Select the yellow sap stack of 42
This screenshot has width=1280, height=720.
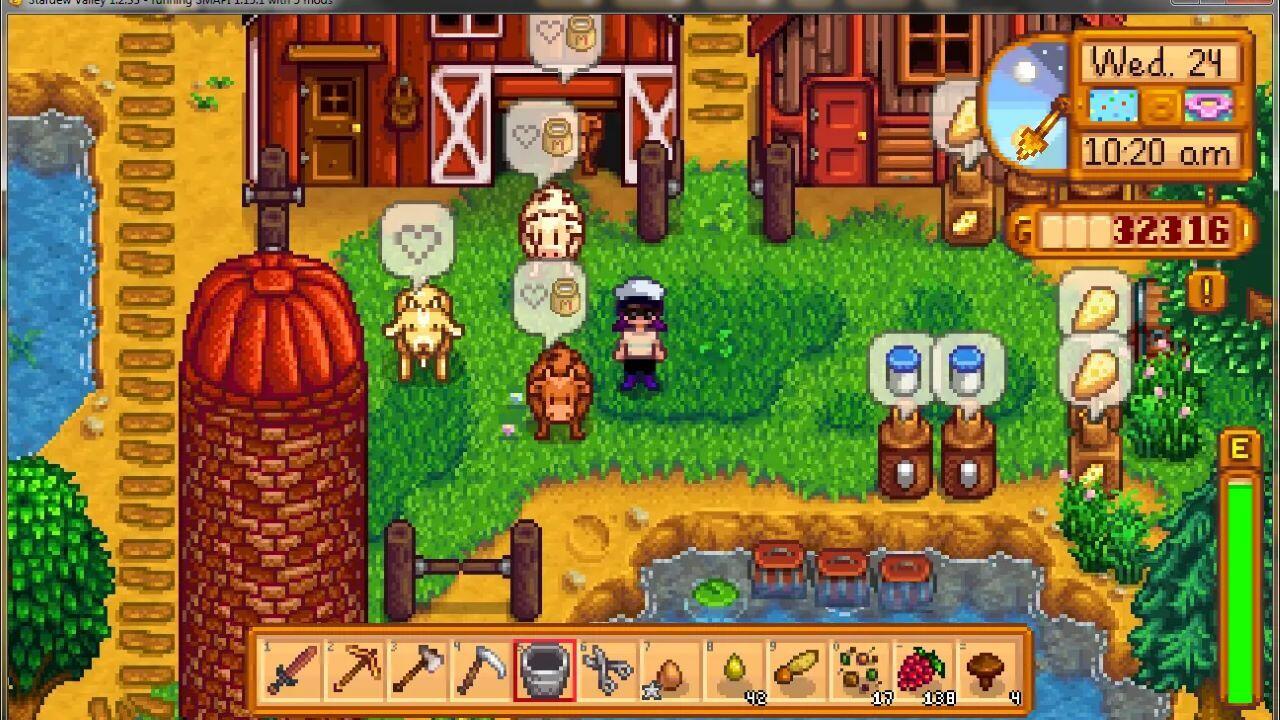[734, 669]
